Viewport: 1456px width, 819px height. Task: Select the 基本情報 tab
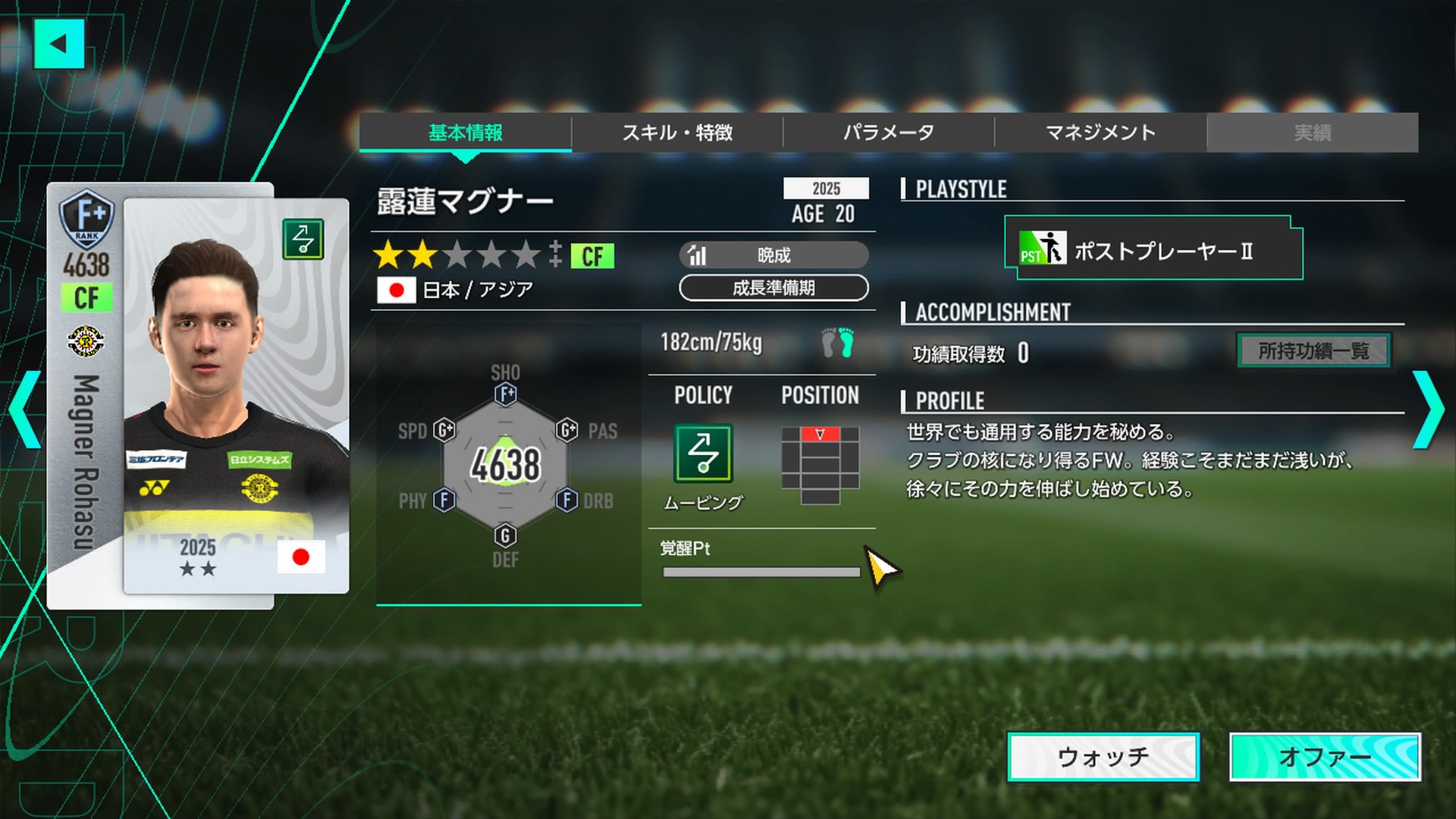tap(465, 133)
